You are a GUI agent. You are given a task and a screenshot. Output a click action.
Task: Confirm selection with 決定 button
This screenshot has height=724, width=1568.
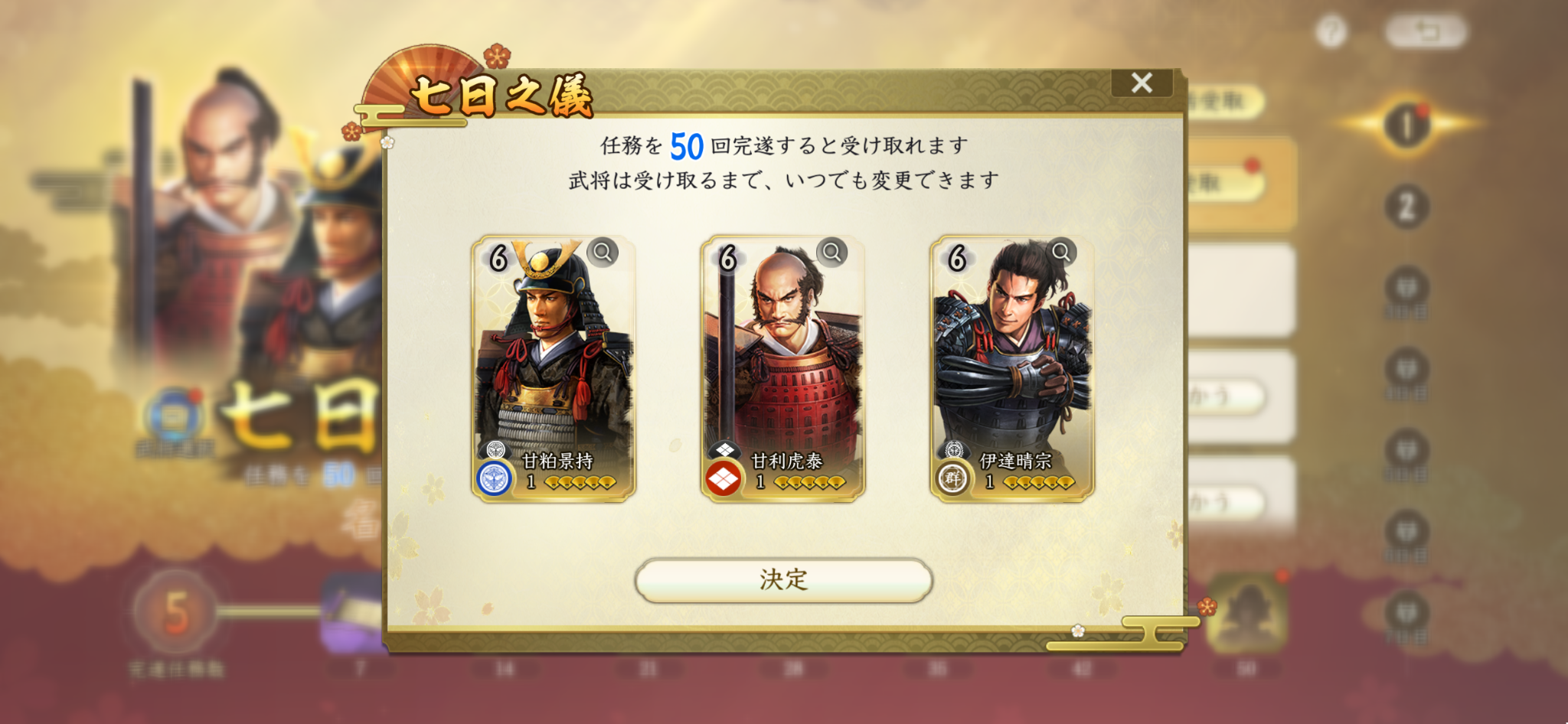click(783, 579)
